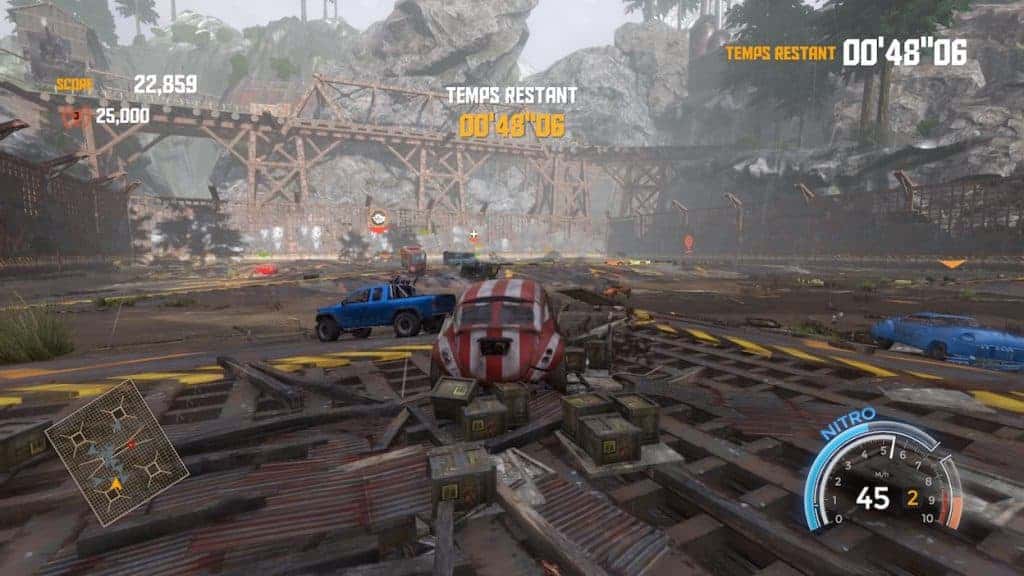This screenshot has height=576, width=1024.
Task: Click the bronze medal target score icon
Action: click(x=74, y=116)
